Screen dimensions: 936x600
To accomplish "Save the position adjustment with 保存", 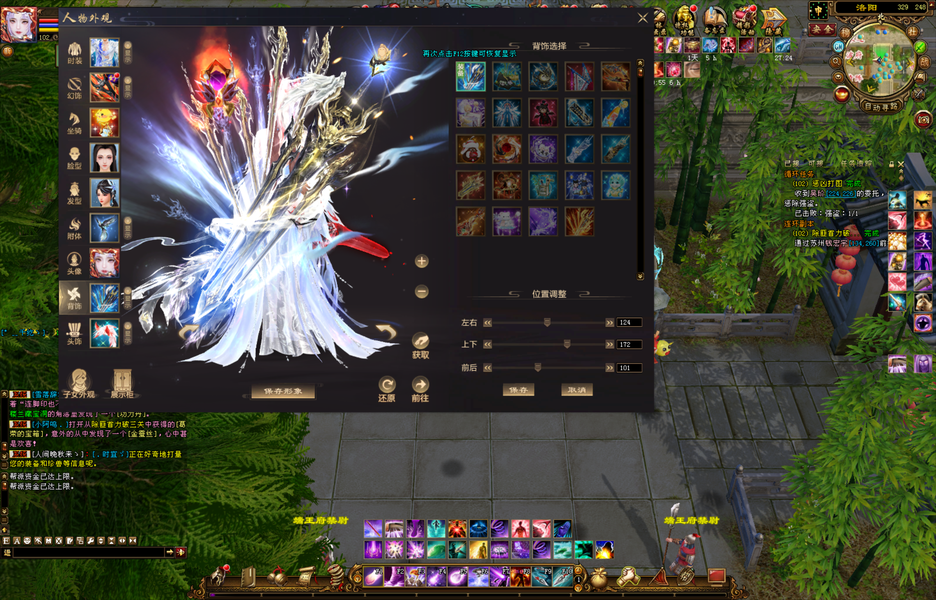I will tap(518, 389).
